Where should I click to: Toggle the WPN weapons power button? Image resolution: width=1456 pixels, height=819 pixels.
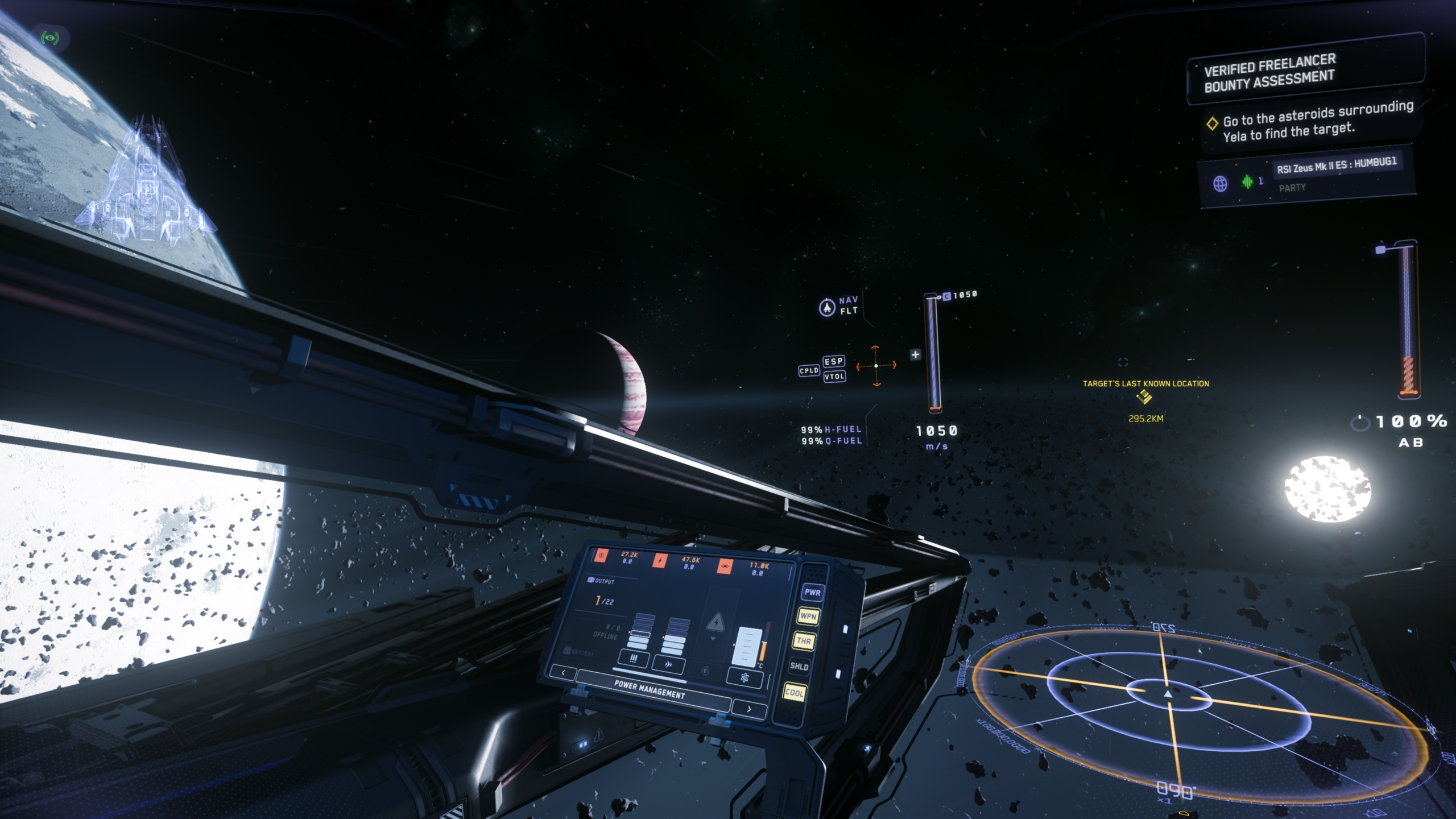click(808, 616)
